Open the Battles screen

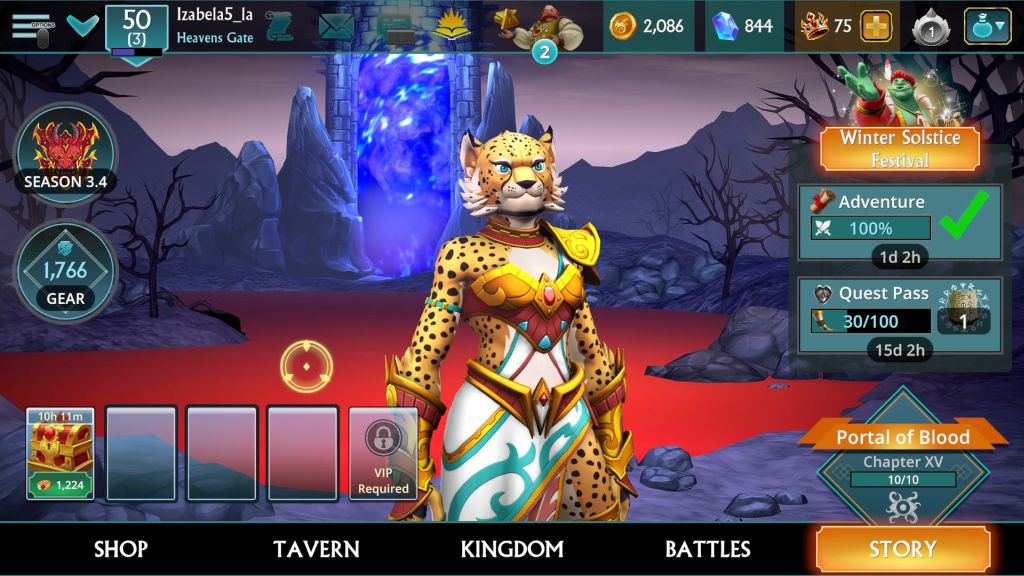click(x=708, y=549)
